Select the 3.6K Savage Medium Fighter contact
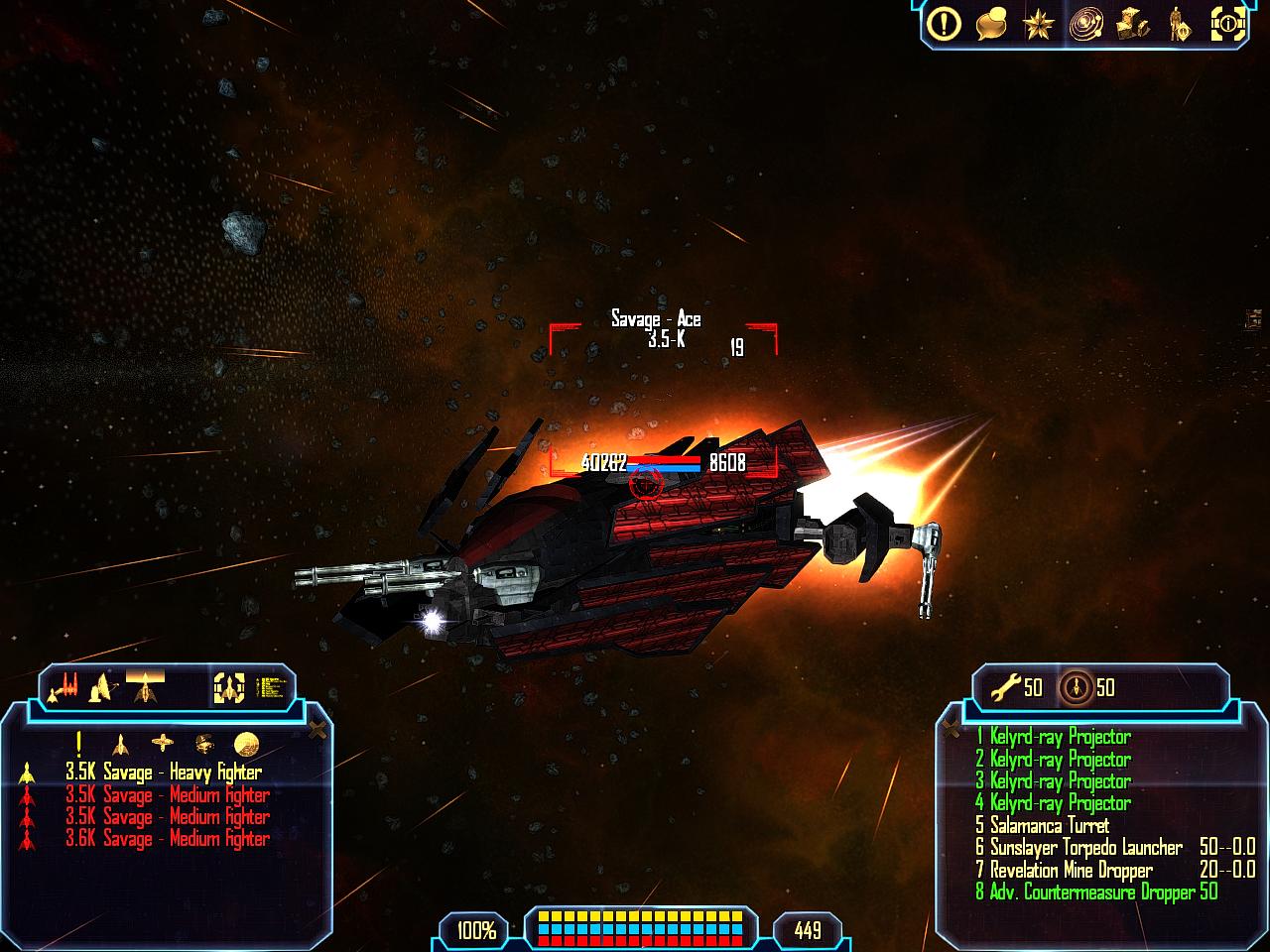The width and height of the screenshot is (1270, 952). pyautogui.click(x=167, y=839)
